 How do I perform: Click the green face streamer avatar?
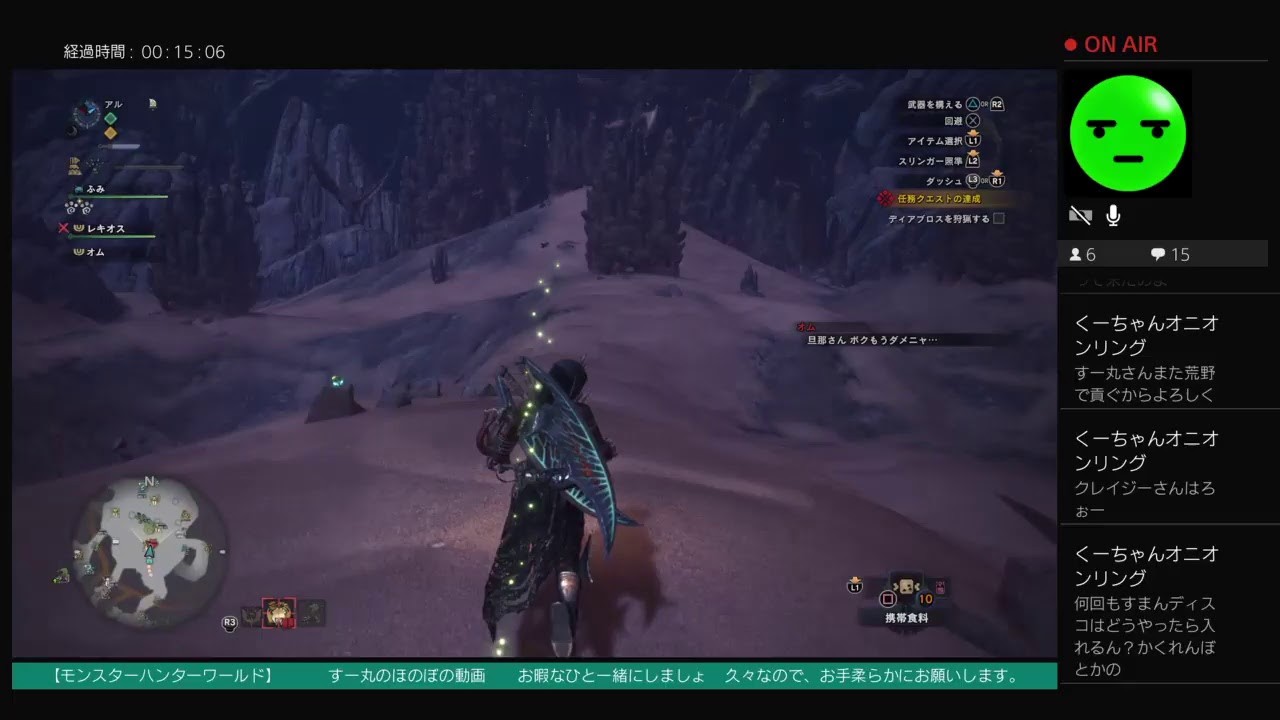pos(1128,132)
